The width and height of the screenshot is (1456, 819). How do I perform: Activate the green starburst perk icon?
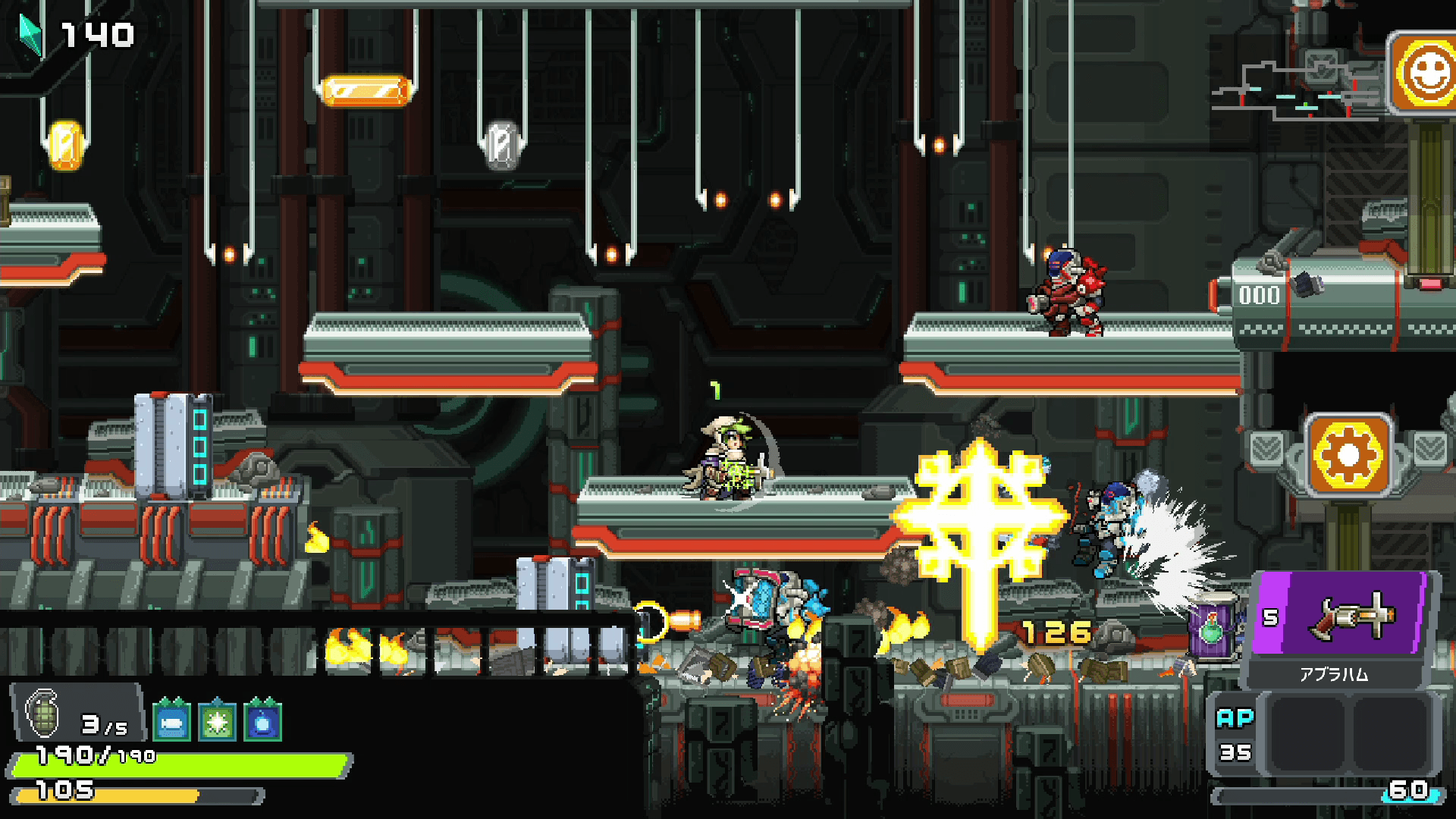tap(217, 721)
